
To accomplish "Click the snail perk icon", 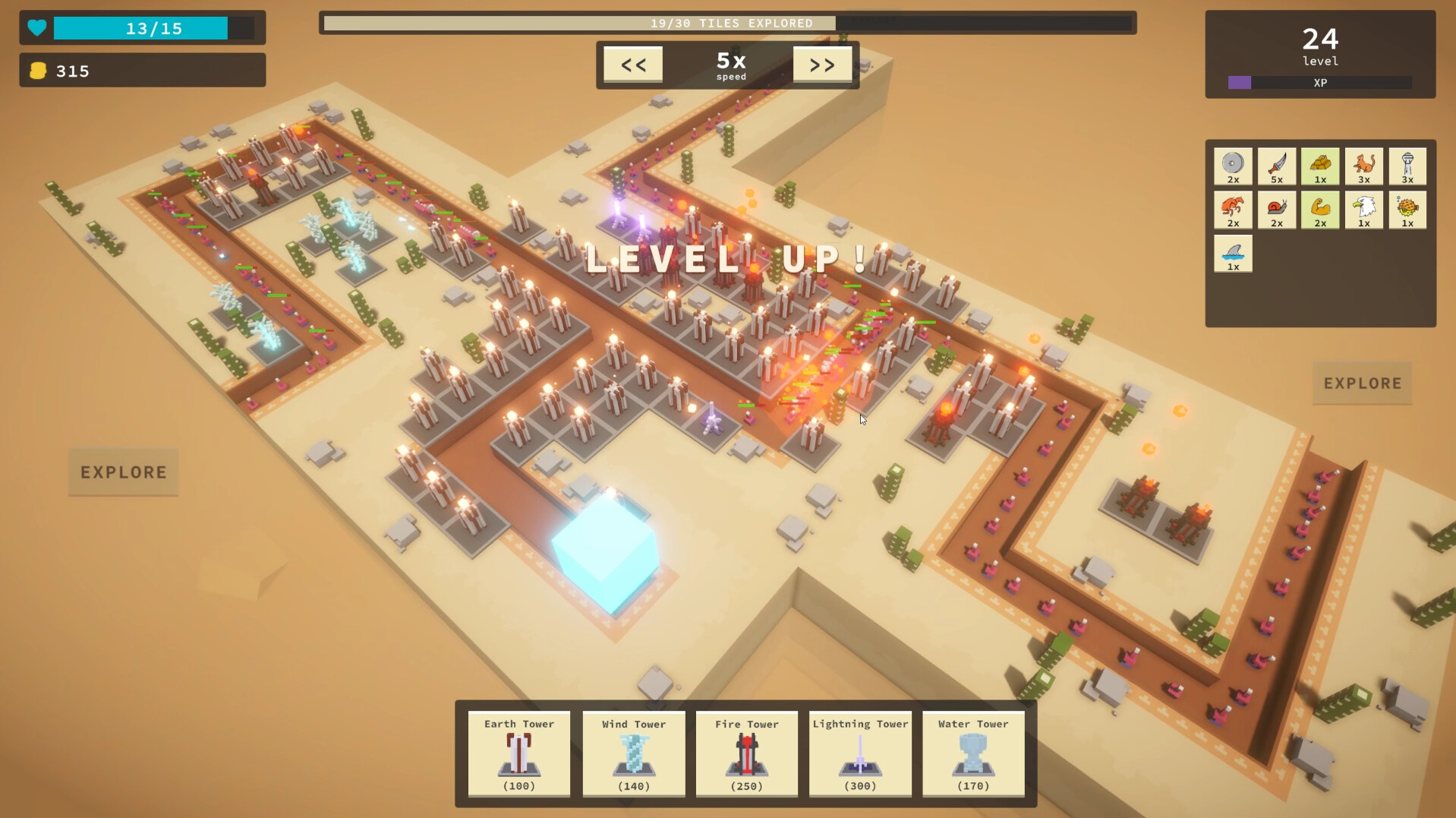I will (x=1277, y=210).
